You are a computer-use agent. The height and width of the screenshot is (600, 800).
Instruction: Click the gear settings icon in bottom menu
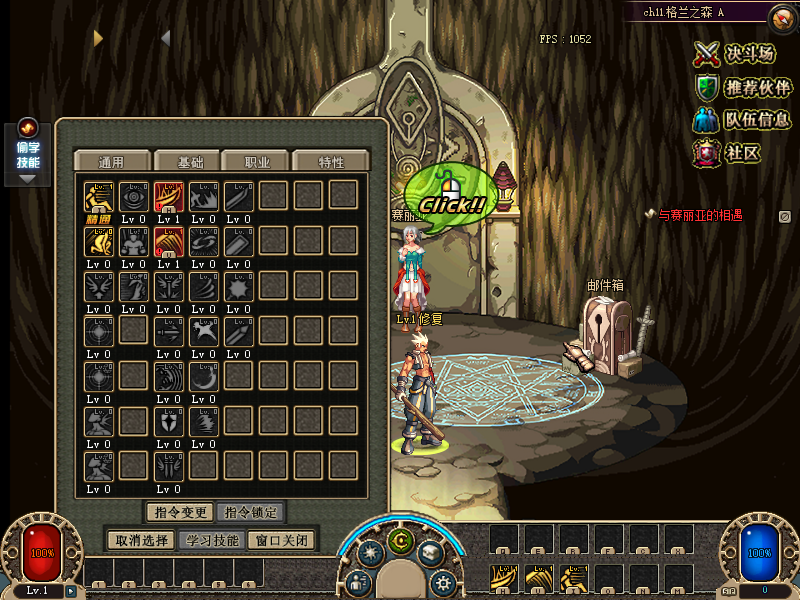click(x=442, y=582)
